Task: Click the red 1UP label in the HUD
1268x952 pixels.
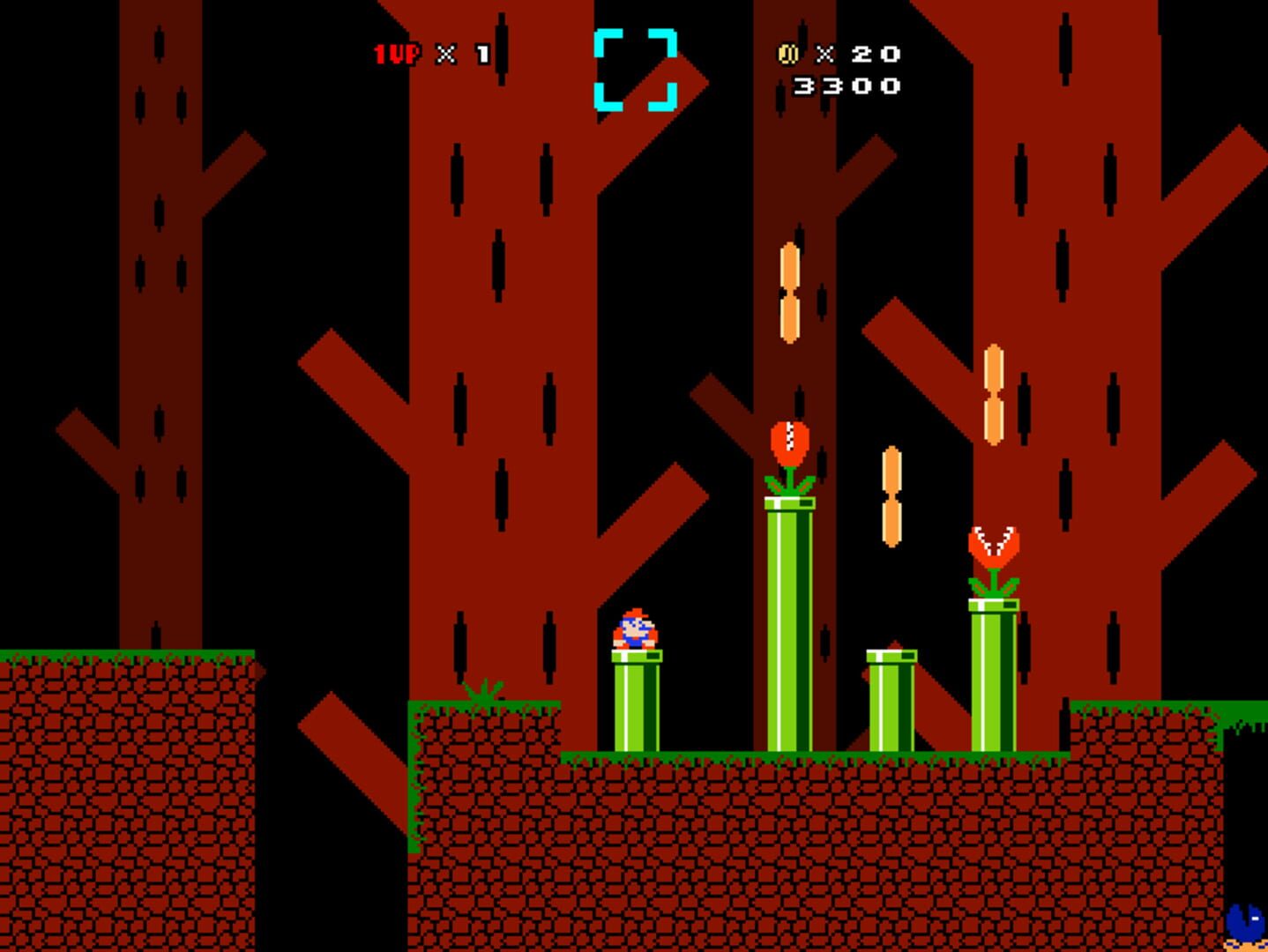Action: [394, 55]
